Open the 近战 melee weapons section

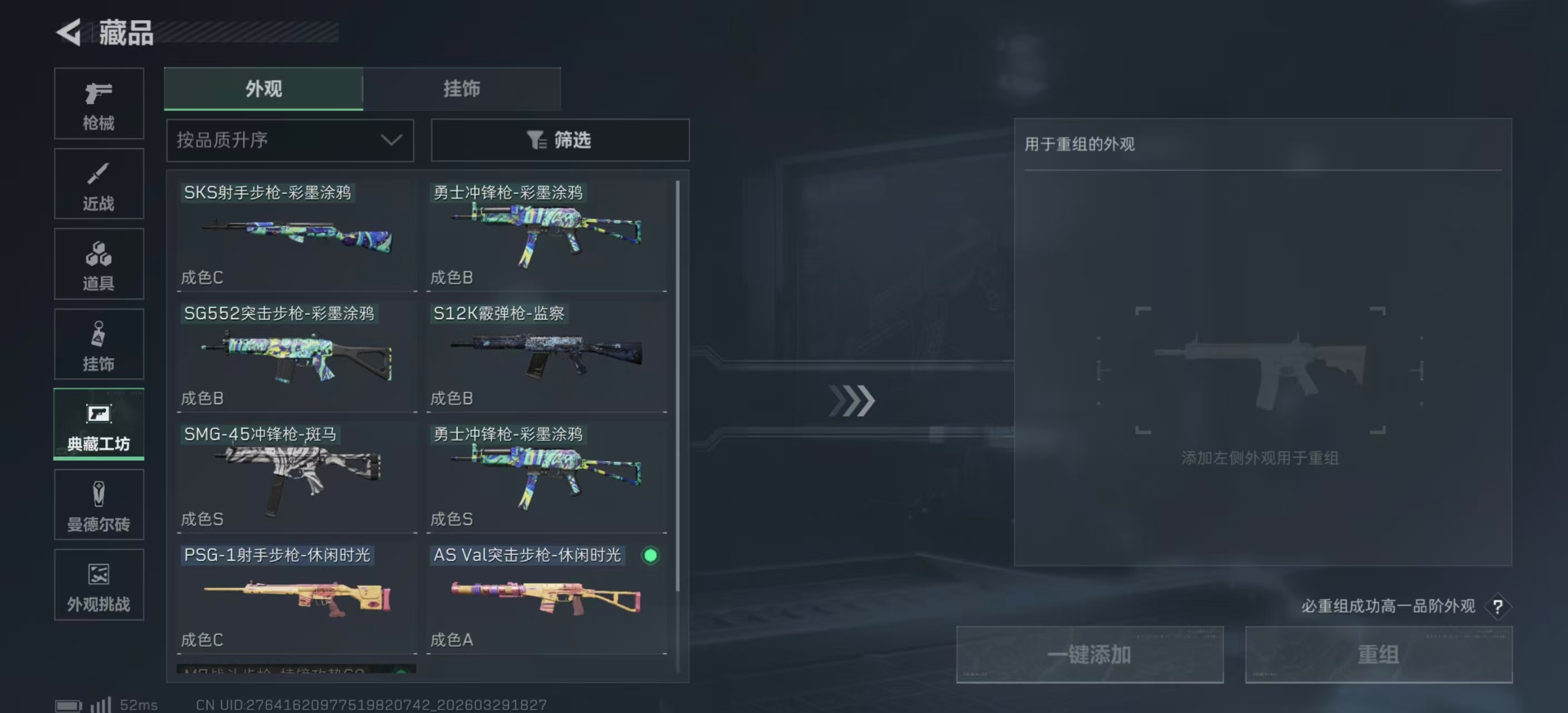coord(99,184)
